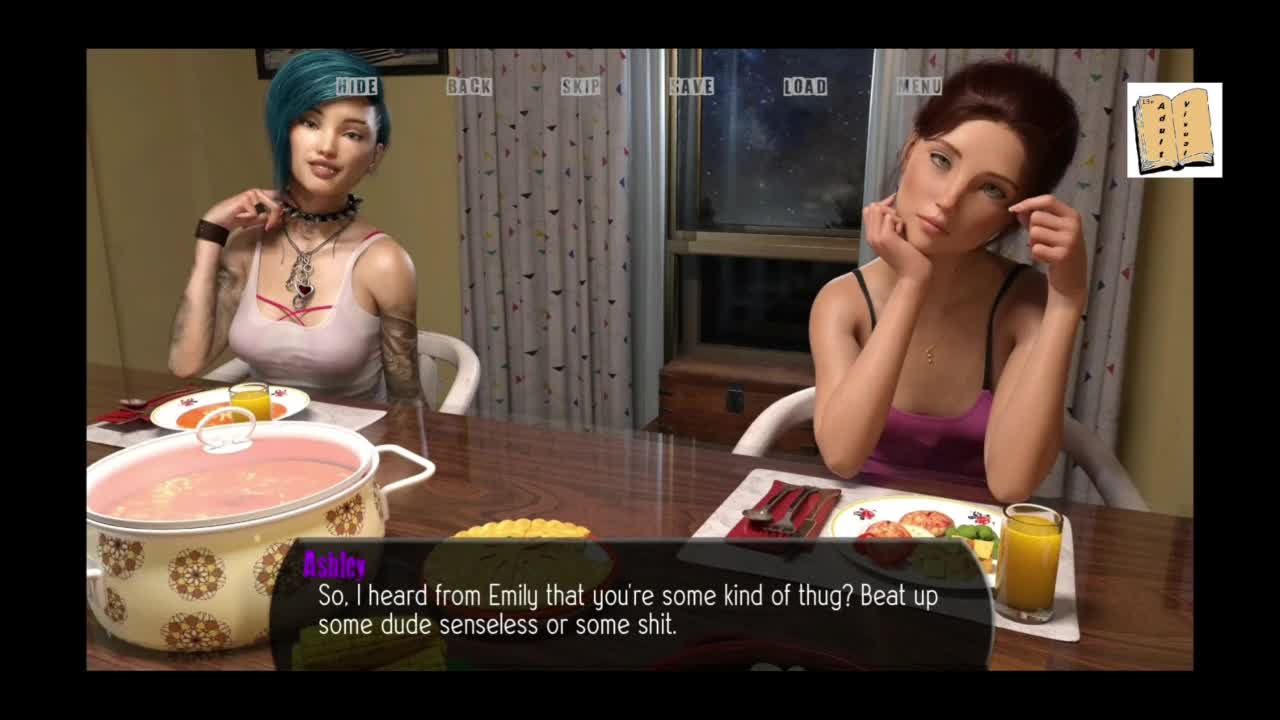Go back using the BACK button

coord(469,87)
